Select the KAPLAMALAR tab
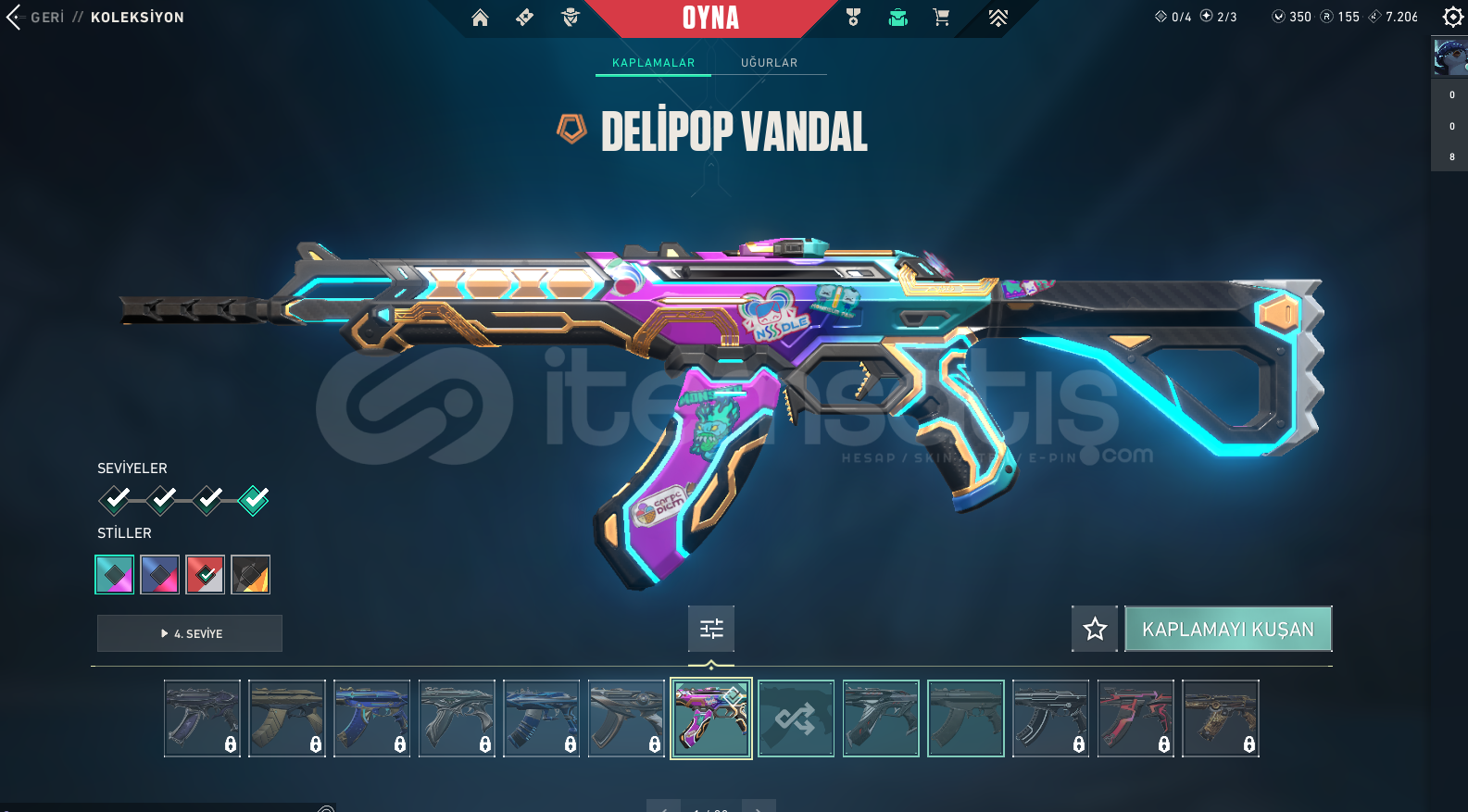Image resolution: width=1468 pixels, height=812 pixels. (x=652, y=63)
